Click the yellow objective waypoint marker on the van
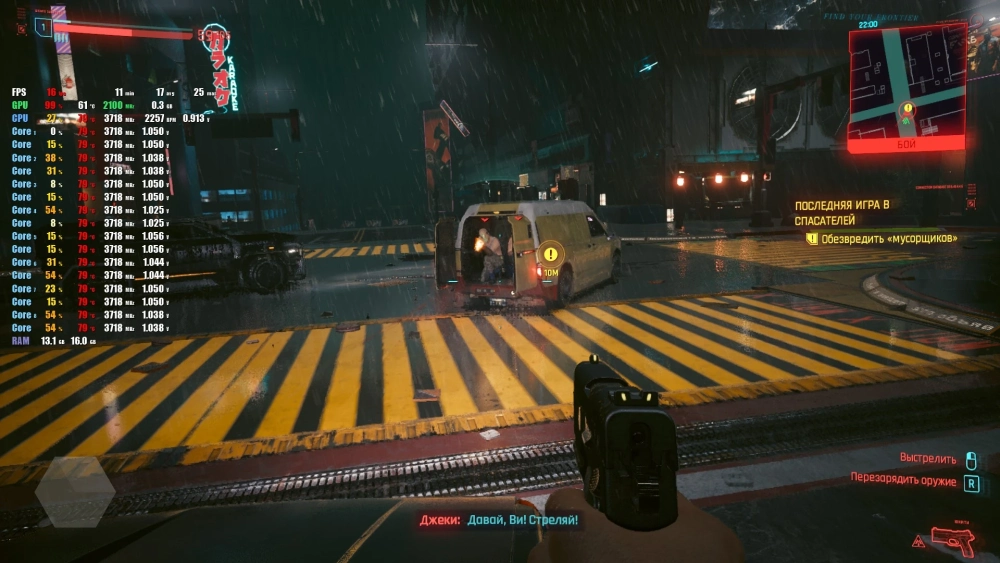 [551, 254]
